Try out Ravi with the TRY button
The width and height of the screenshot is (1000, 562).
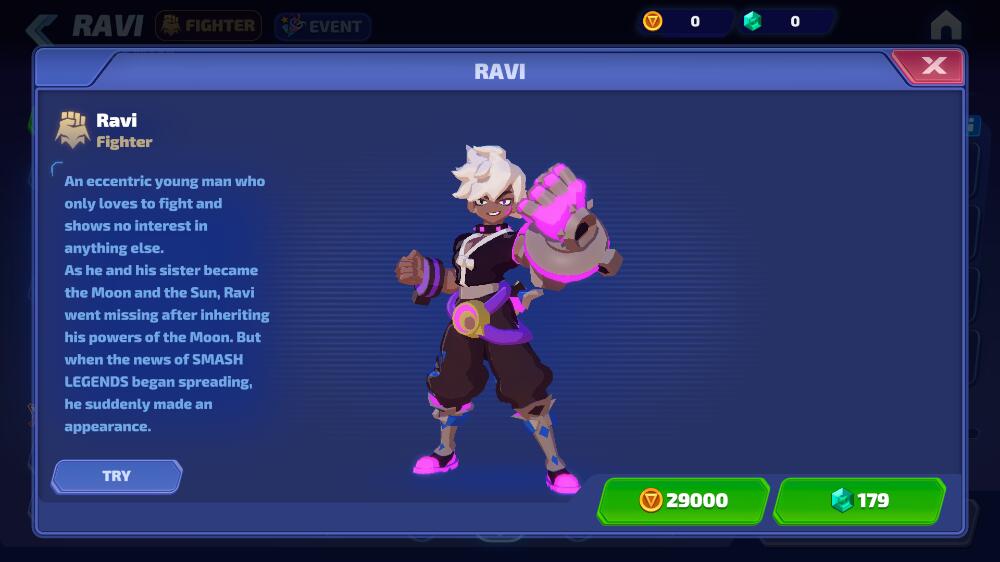[x=117, y=476]
